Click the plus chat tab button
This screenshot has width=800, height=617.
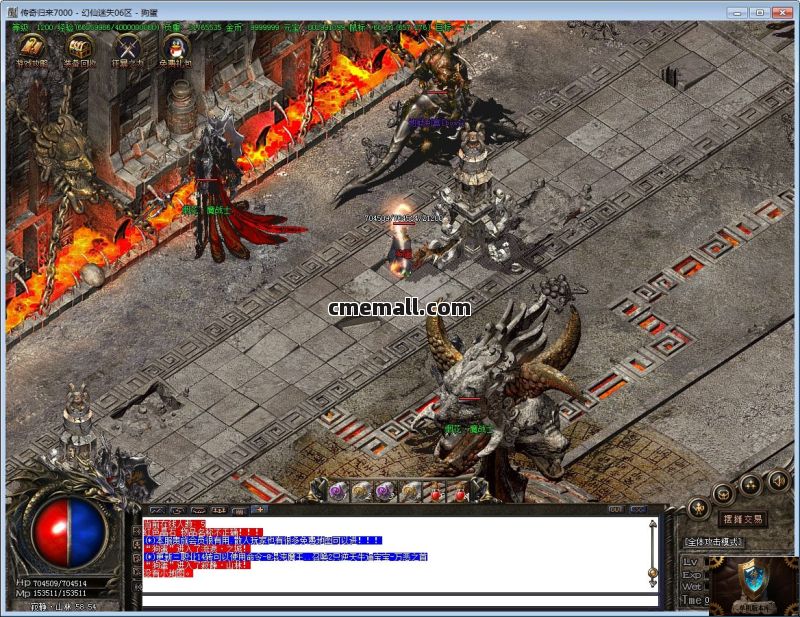[x=261, y=510]
